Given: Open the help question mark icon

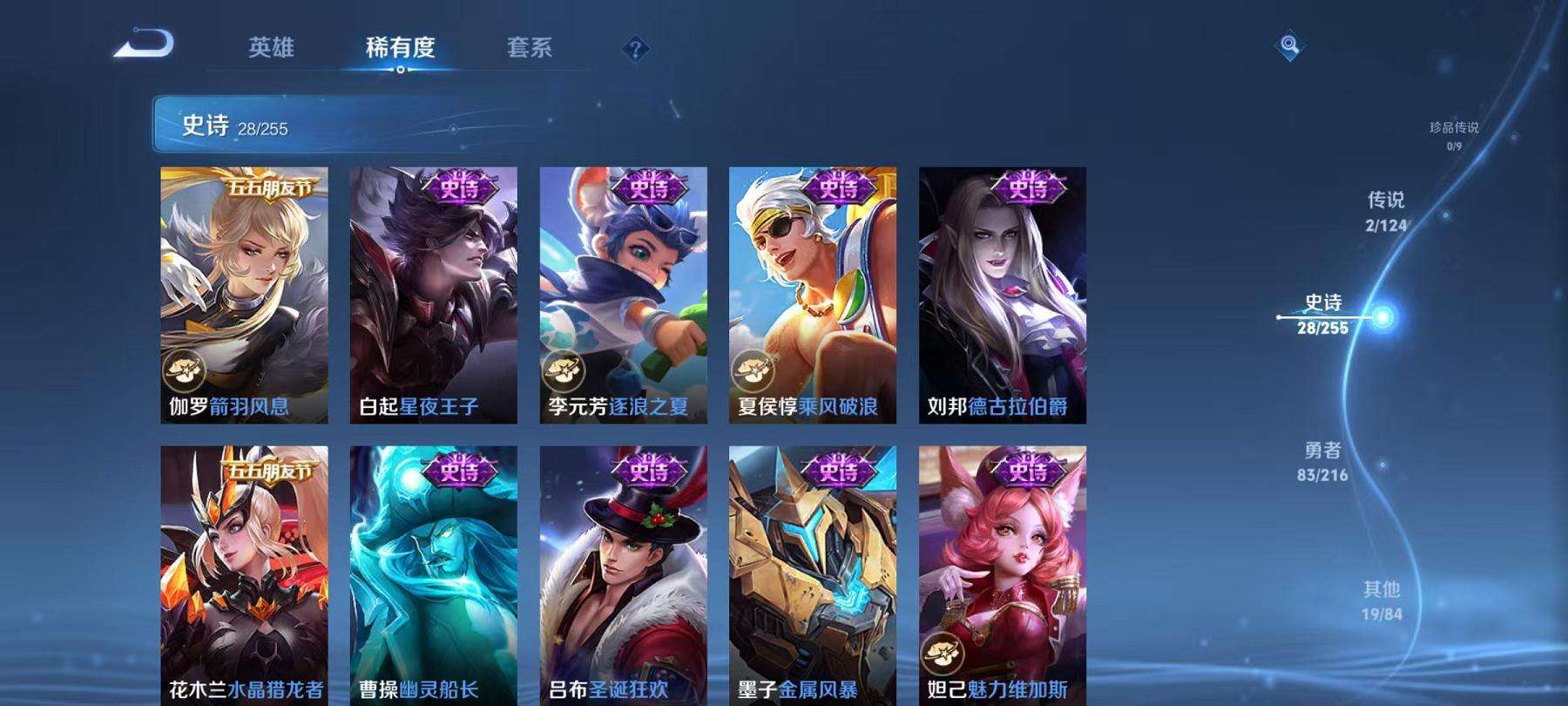Looking at the screenshot, I should click(636, 50).
